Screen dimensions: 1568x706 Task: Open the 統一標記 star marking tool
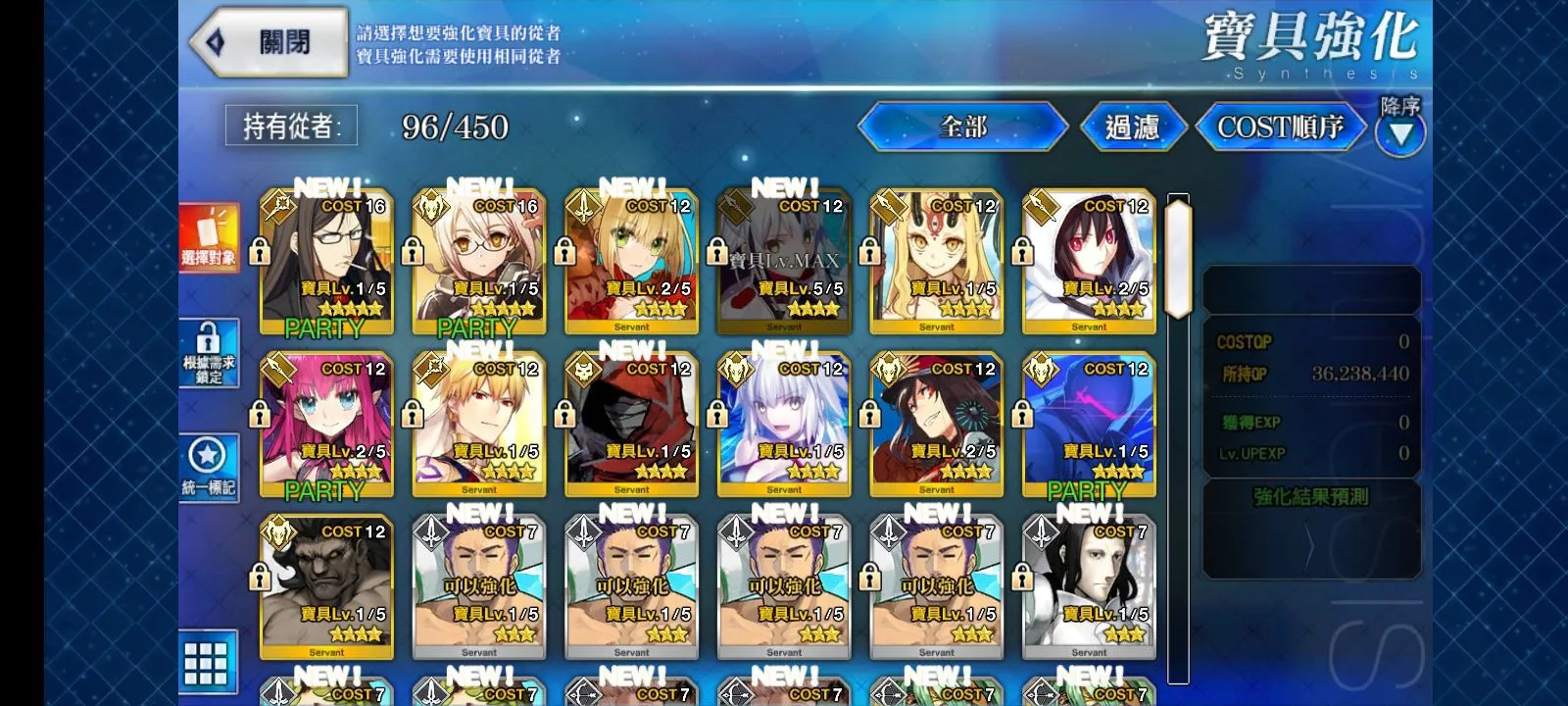[x=209, y=468]
